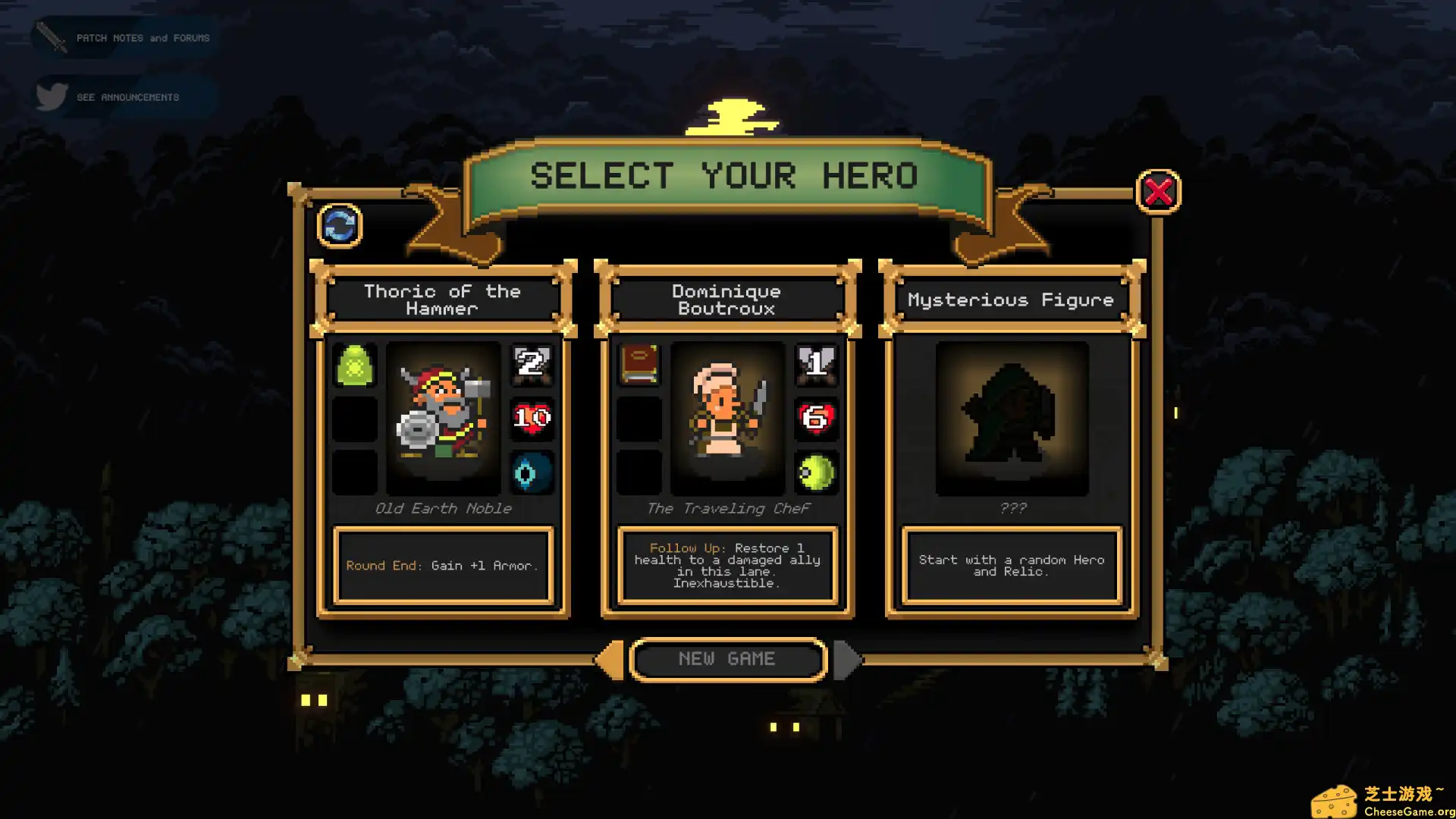Select Thoric's green relic slot icon
The width and height of the screenshot is (1456, 819).
[356, 366]
